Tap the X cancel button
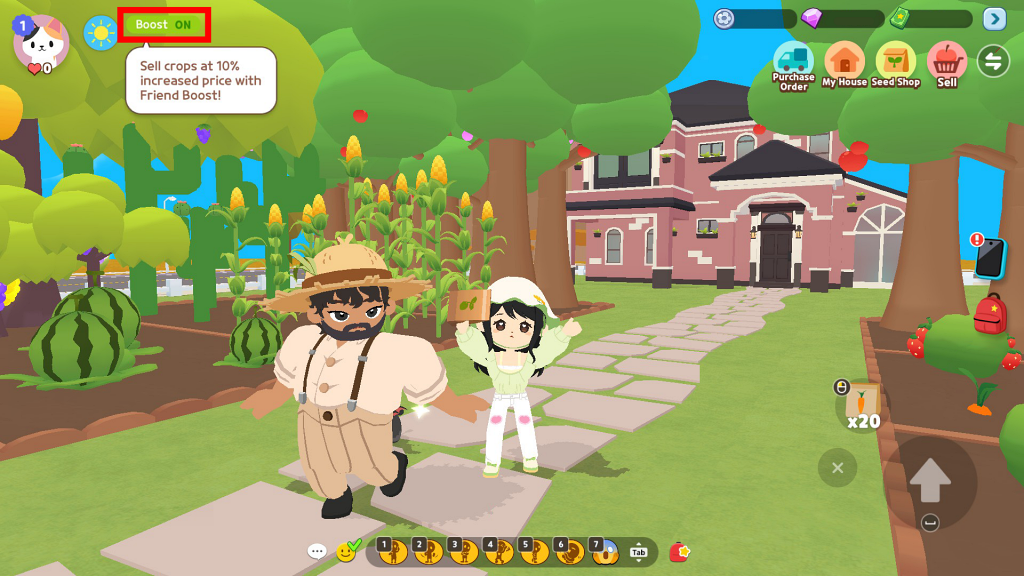The height and width of the screenshot is (576, 1024). coord(838,467)
